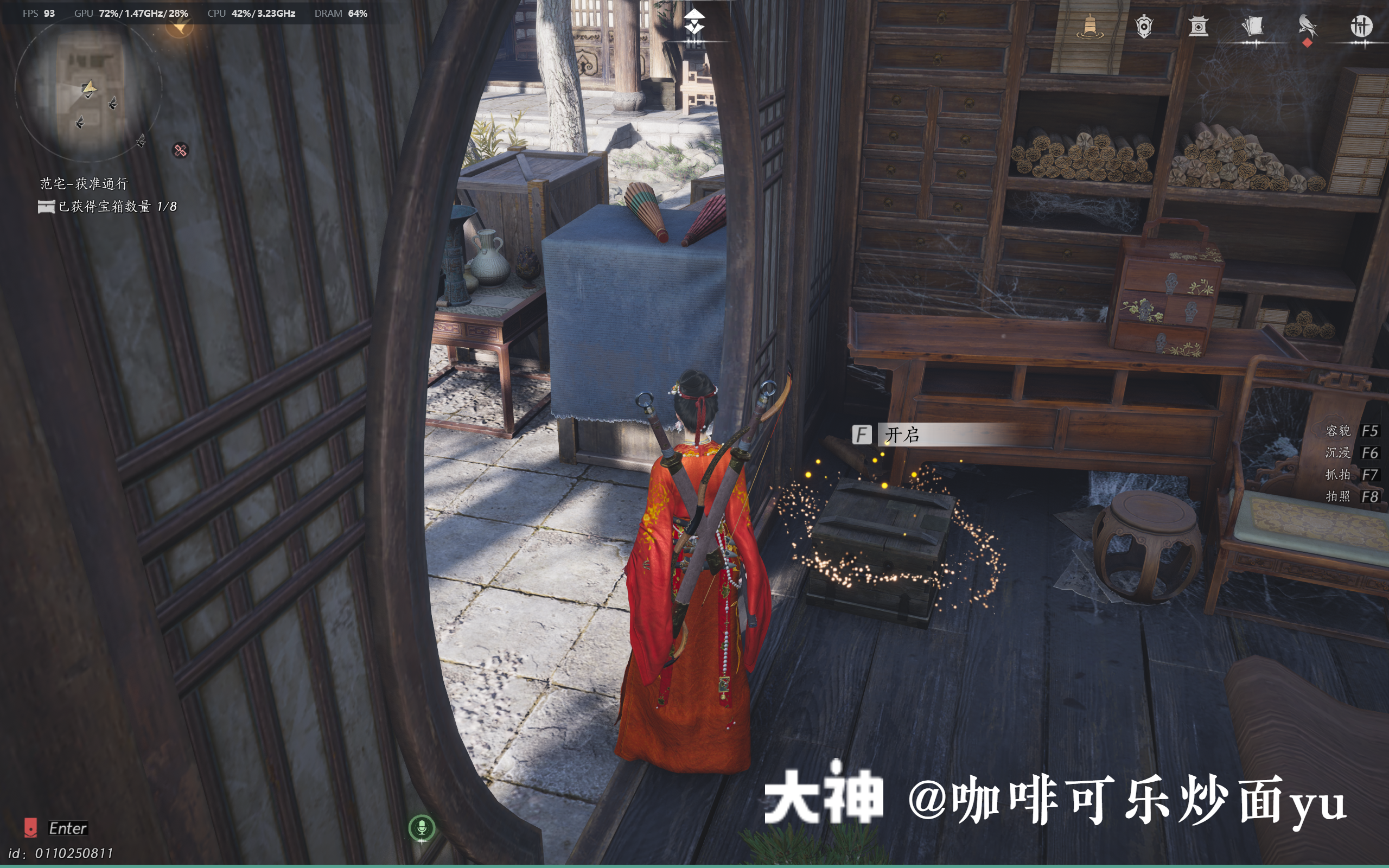
Task: Open the pavilion icon in the top bar
Action: [x=1199, y=26]
